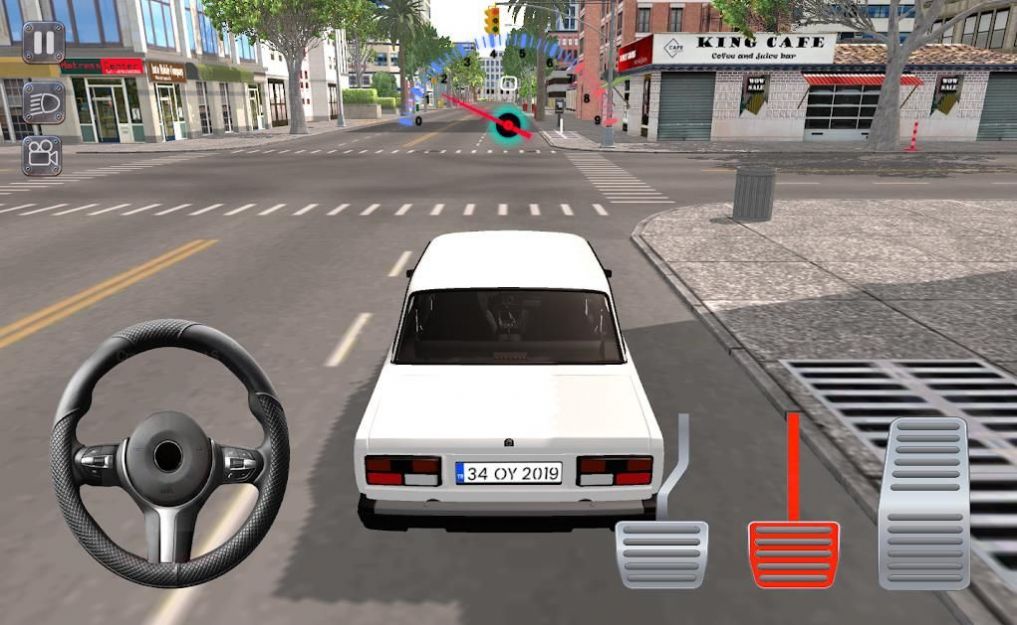Screen dimensions: 1017x625
Task: Toggle the headlights icon button
Action: click(x=43, y=102)
